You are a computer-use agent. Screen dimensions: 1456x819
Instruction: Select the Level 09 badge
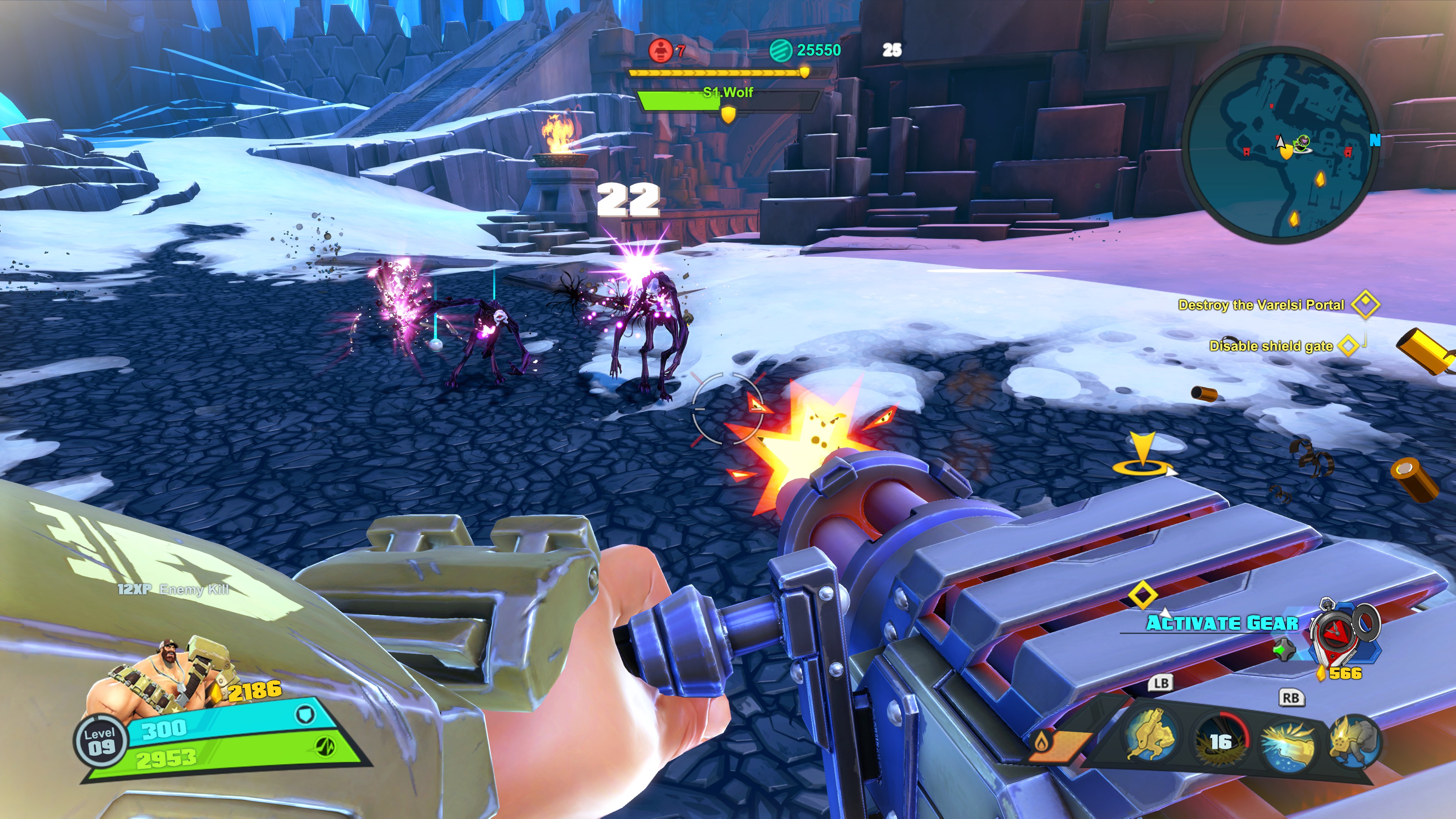point(100,741)
